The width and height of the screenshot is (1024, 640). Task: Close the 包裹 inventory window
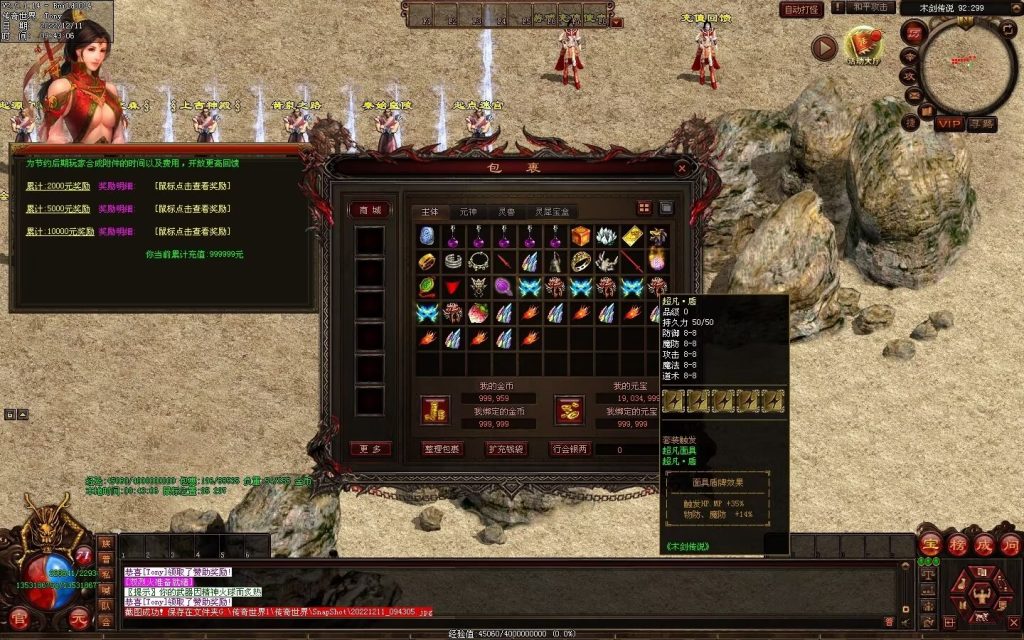coord(682,168)
